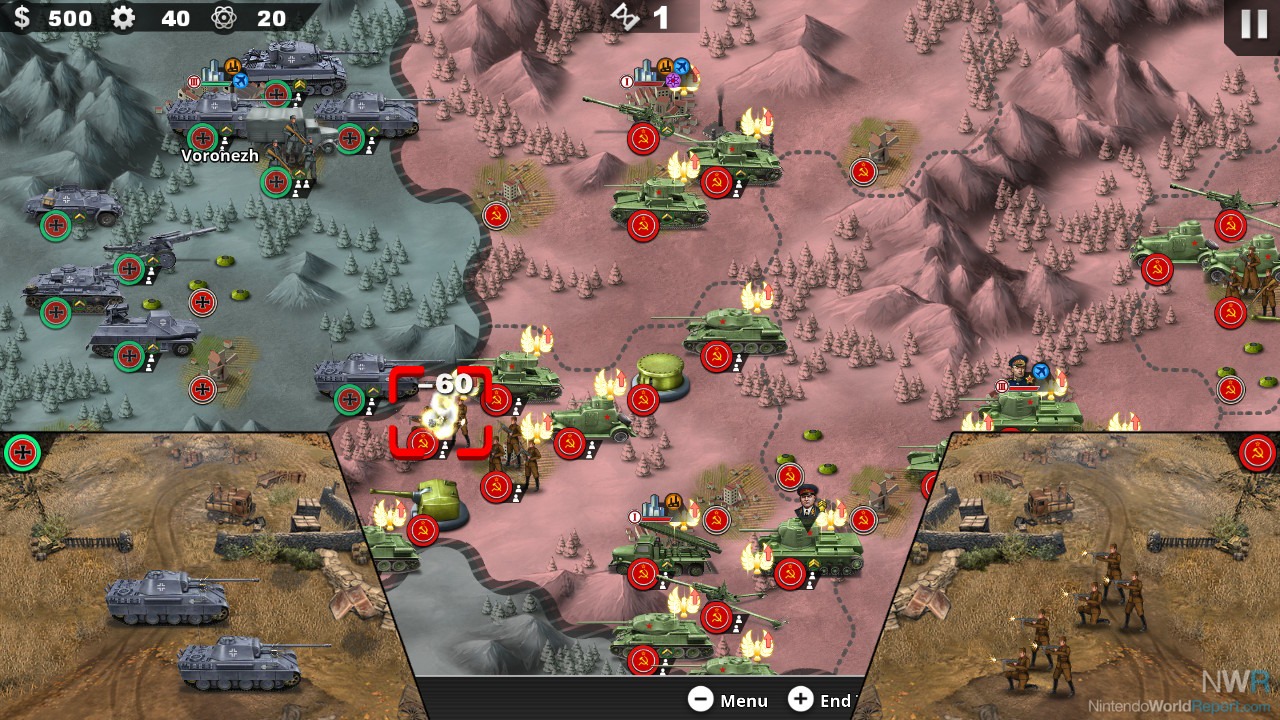Viewport: 1280px width, 720px height.
Task: Pause the game with the top-right button
Action: pos(1254,24)
